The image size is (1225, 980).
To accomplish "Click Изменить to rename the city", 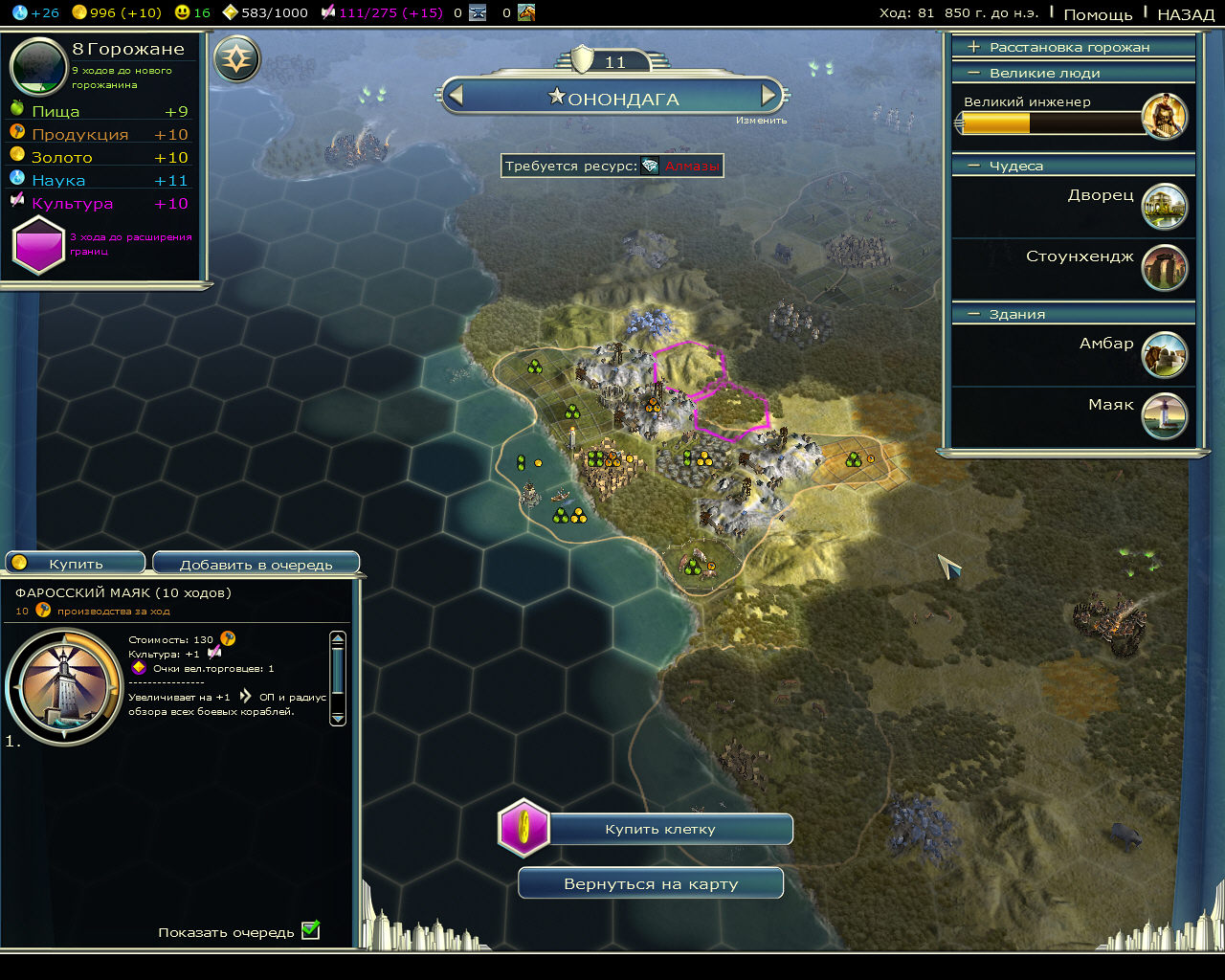I will 762,121.
